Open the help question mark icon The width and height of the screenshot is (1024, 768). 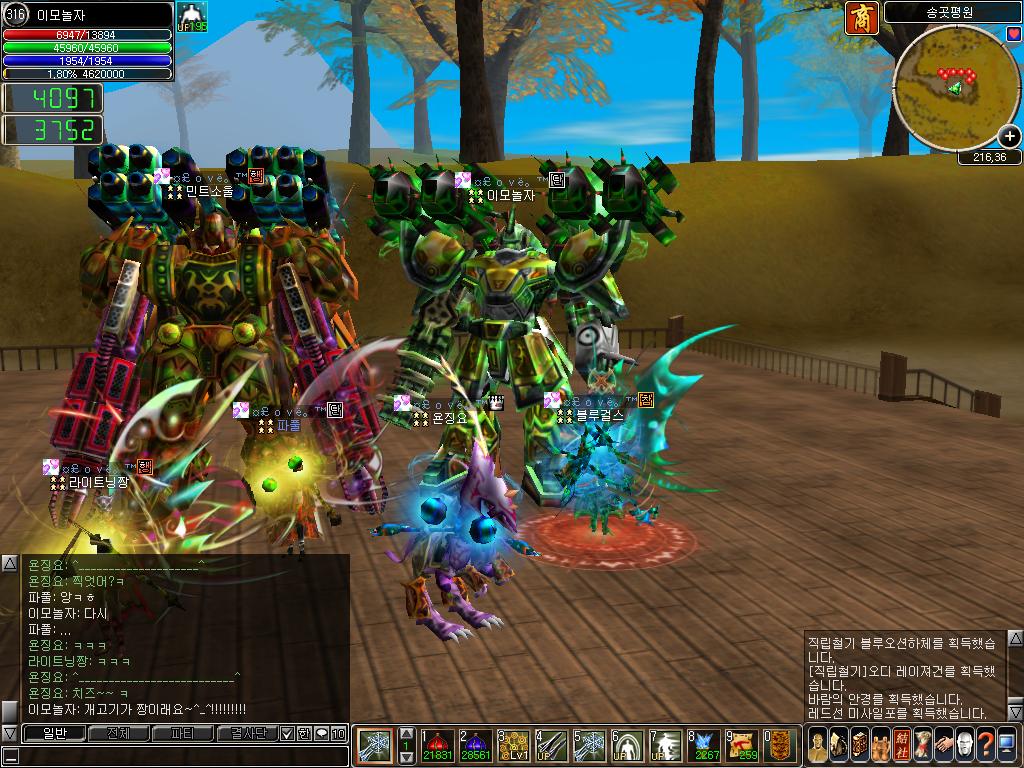[x=988, y=745]
